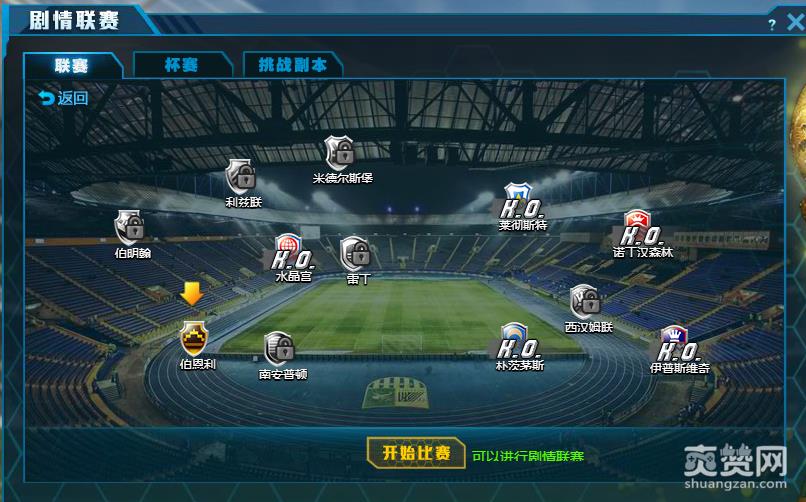Pick the 朴茨茅斯 team badge
Image resolution: width=806 pixels, height=502 pixels.
click(x=515, y=341)
